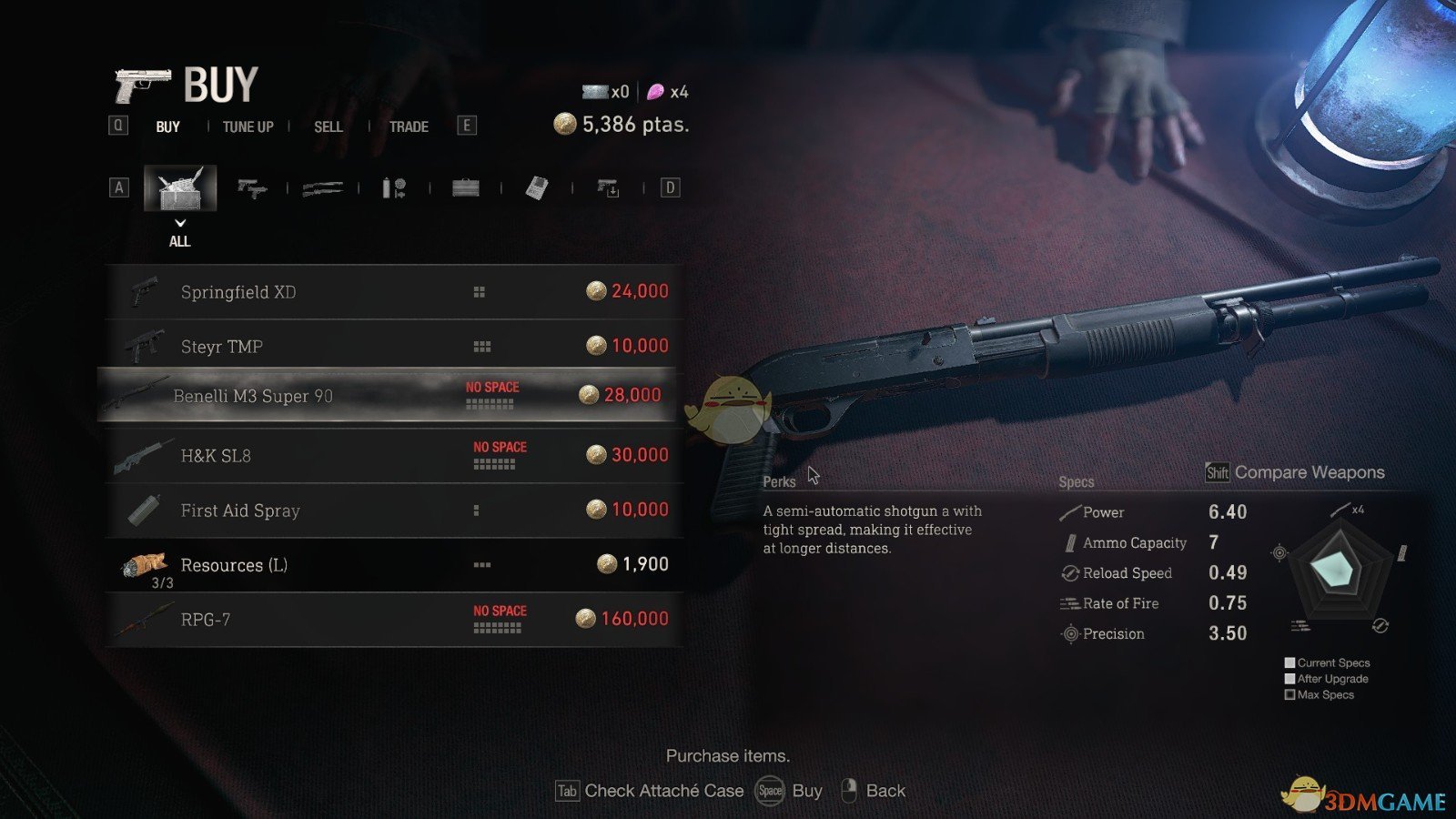Image resolution: width=1456 pixels, height=819 pixels.
Task: Go to the TRADE tab
Action: click(409, 126)
